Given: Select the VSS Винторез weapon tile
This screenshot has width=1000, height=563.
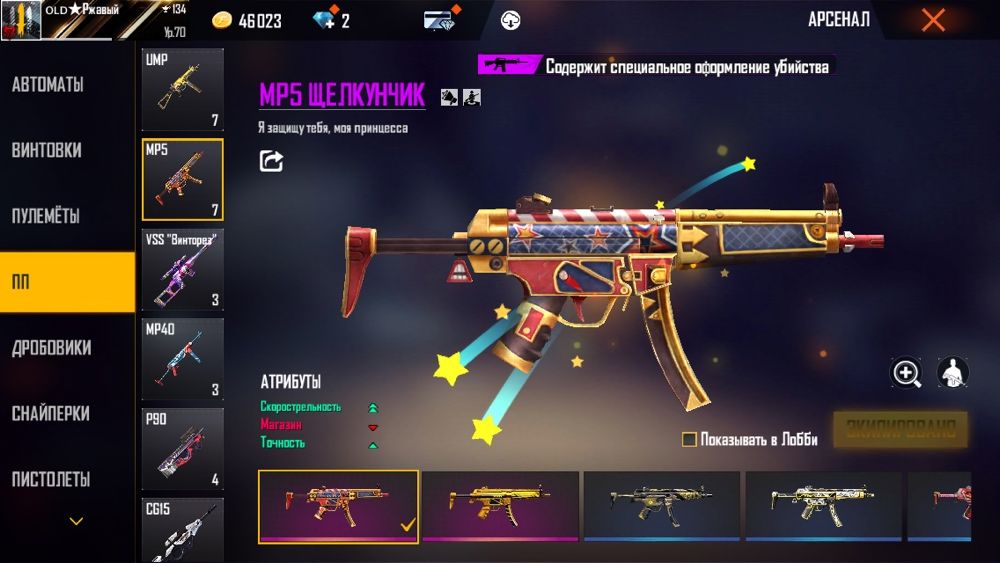Looking at the screenshot, I should click(182, 268).
